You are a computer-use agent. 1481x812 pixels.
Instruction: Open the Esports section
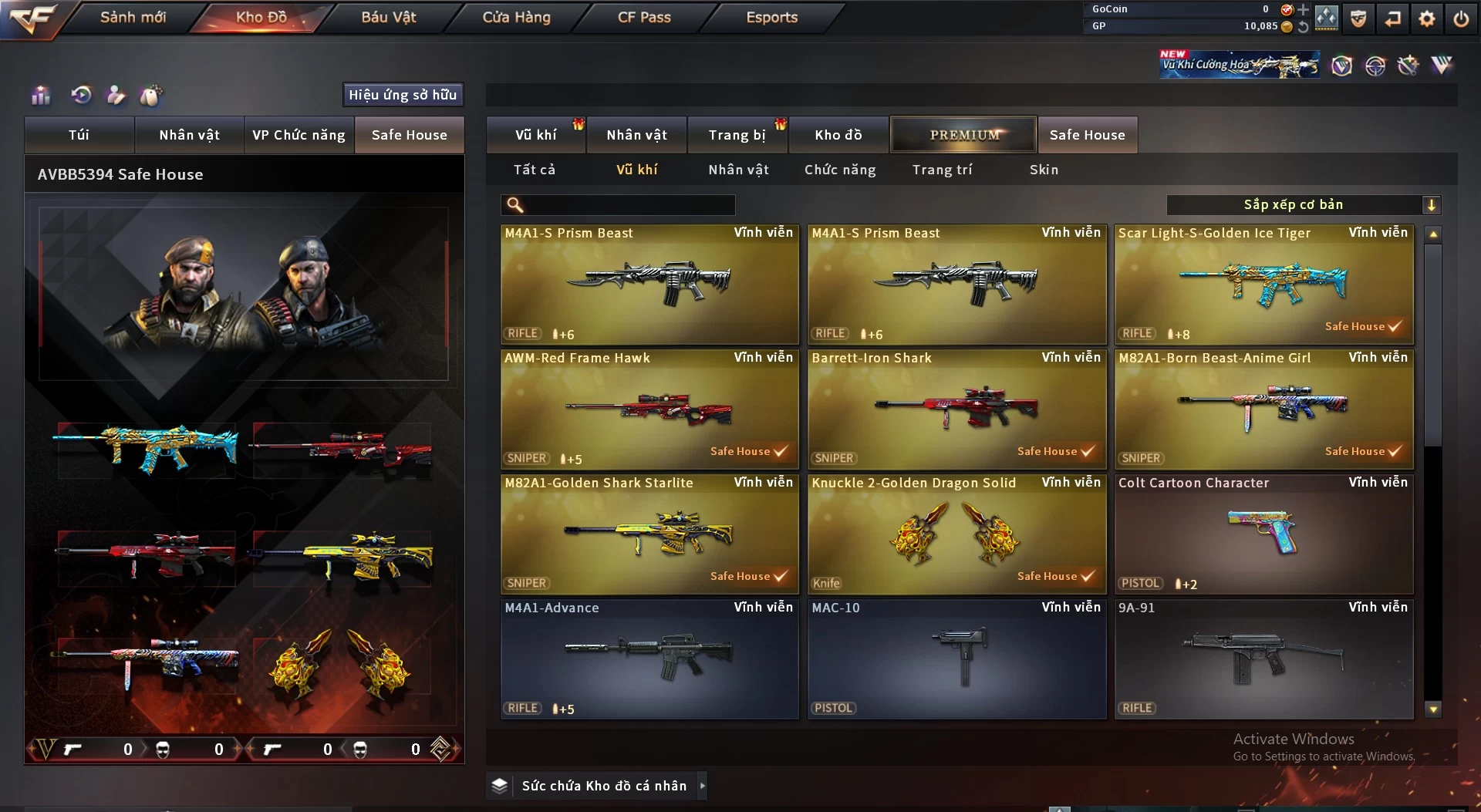point(771,17)
